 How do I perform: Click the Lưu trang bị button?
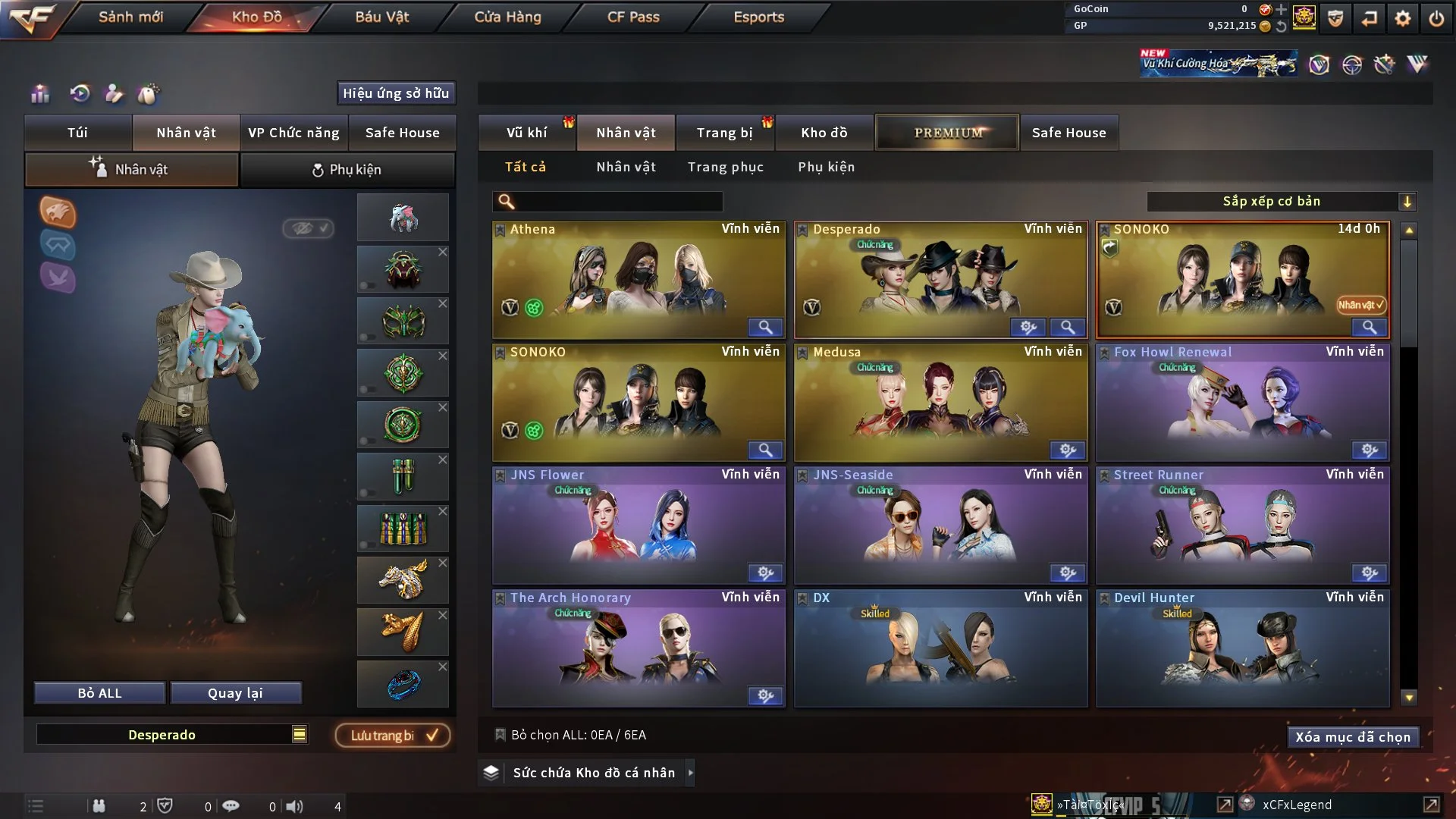pyautogui.click(x=391, y=735)
